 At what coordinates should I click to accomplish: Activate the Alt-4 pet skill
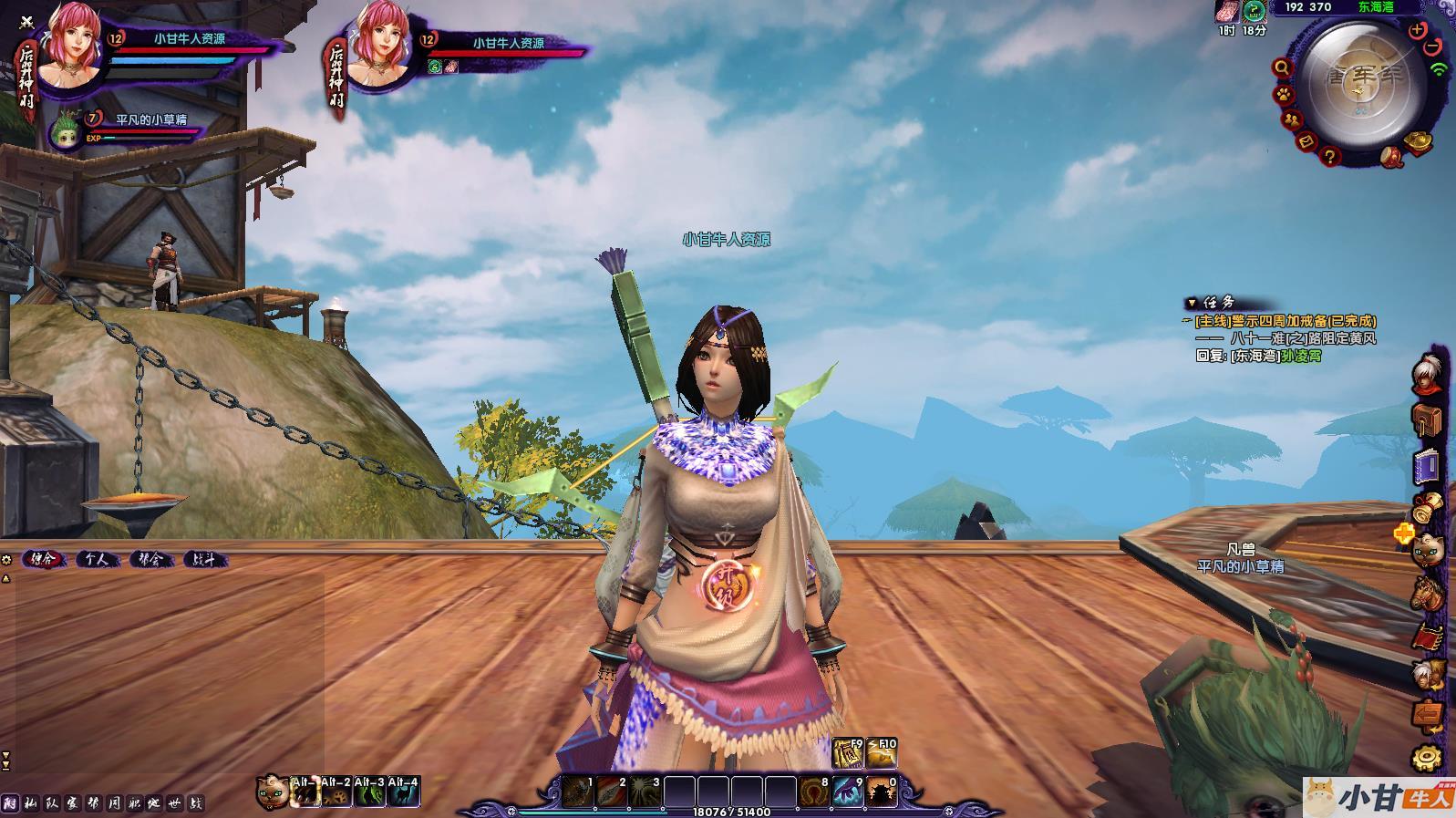[404, 792]
